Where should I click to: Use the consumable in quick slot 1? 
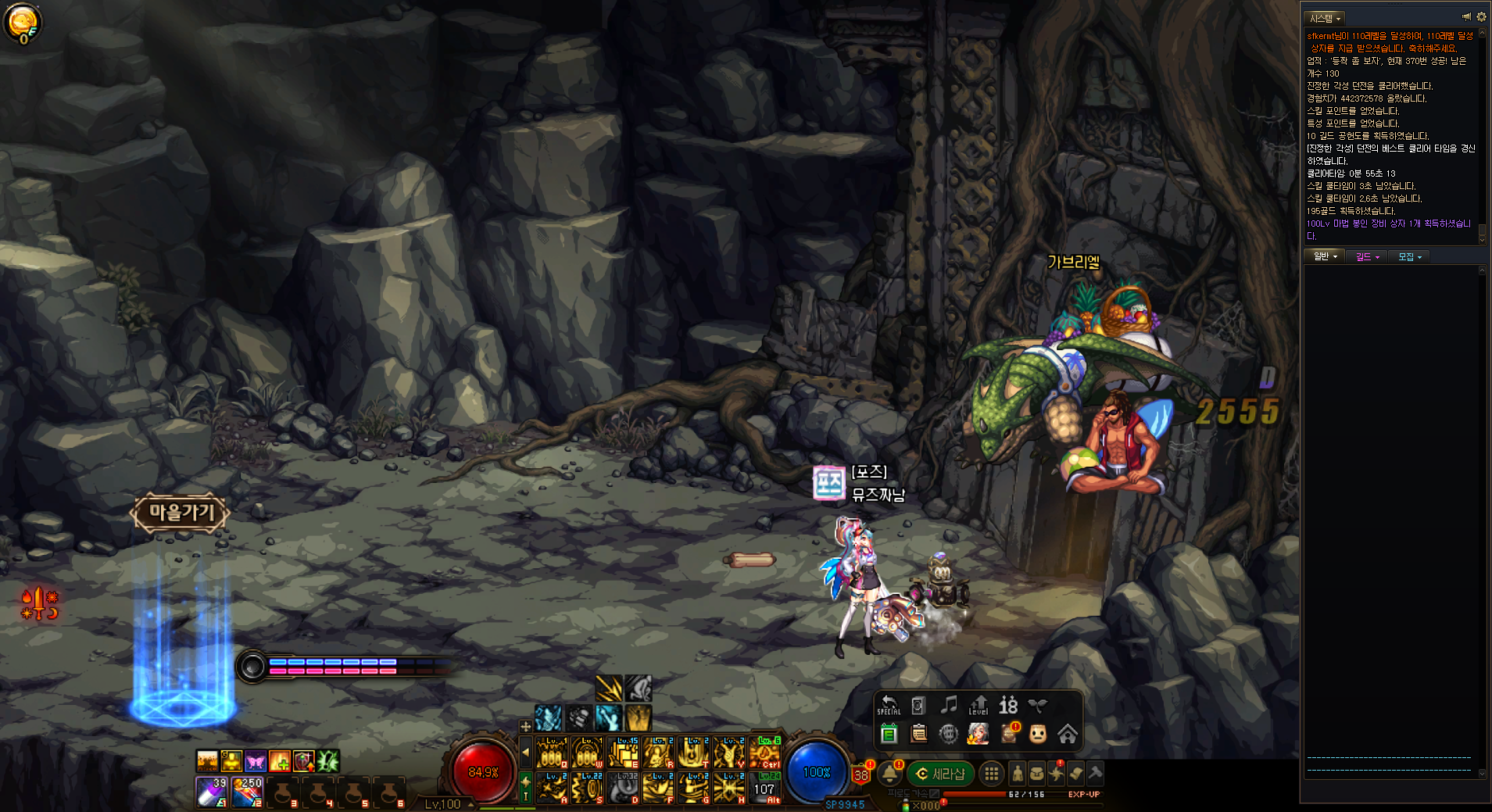tap(211, 792)
